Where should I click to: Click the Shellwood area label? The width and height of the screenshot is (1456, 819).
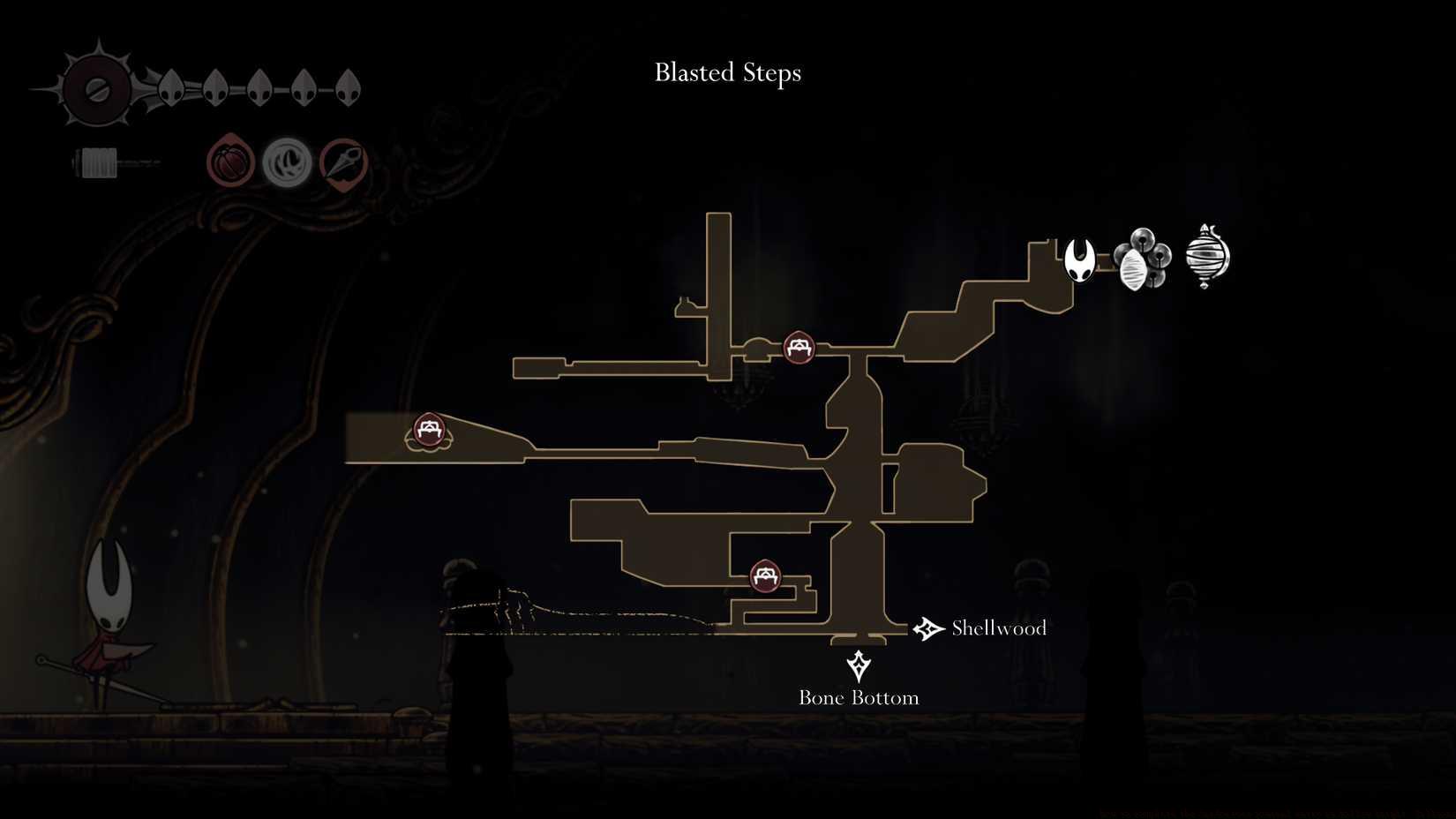[998, 628]
